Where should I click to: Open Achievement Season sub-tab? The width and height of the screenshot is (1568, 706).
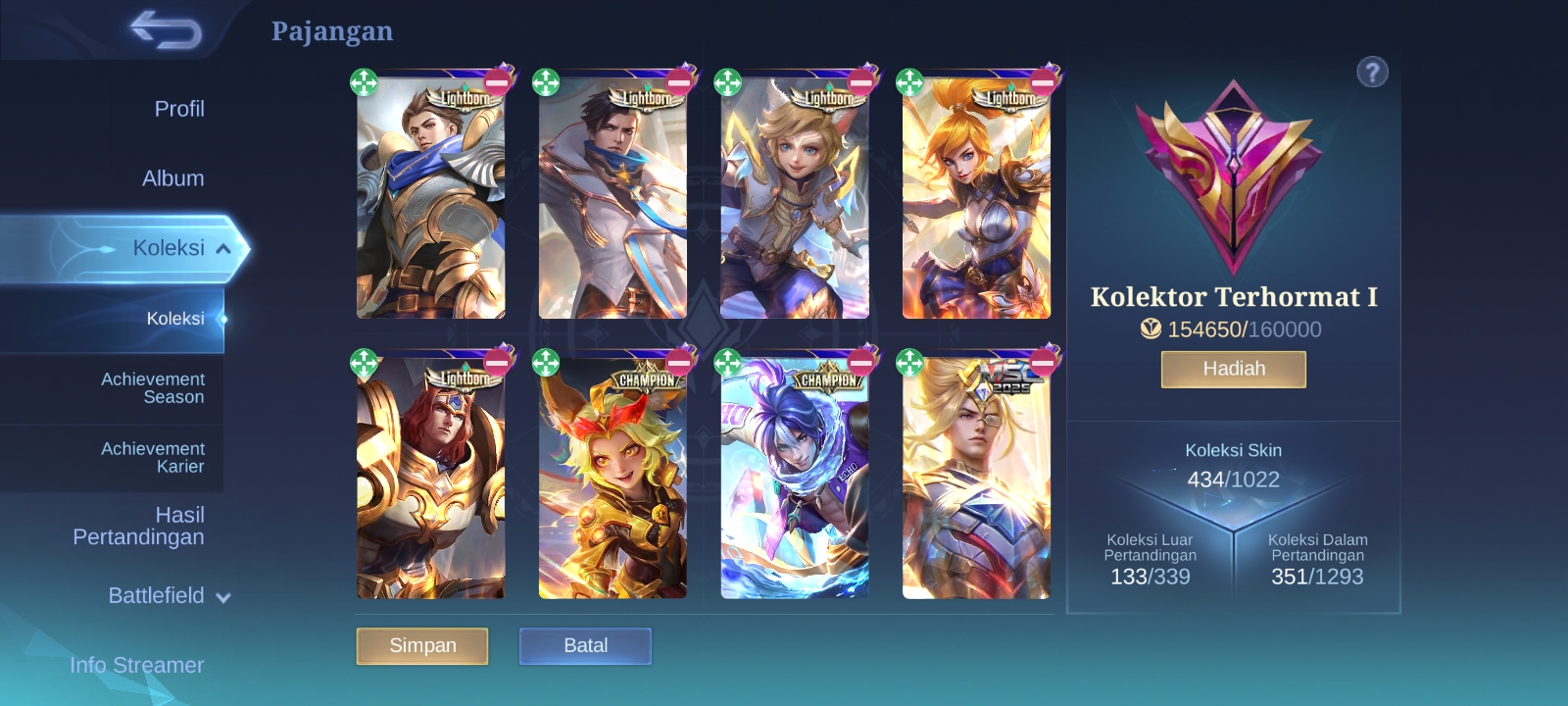(153, 388)
